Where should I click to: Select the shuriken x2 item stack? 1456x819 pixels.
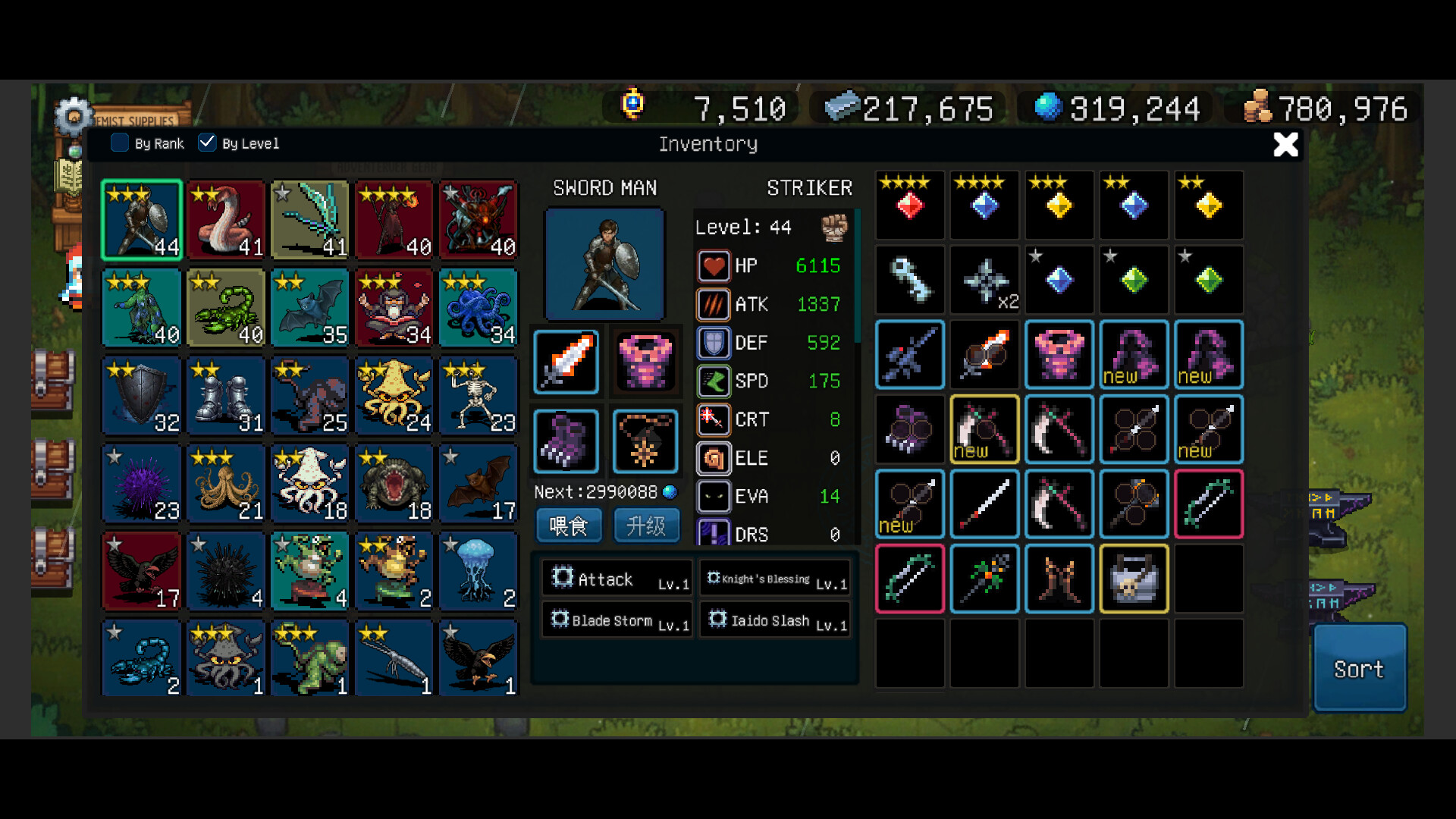coord(984,279)
